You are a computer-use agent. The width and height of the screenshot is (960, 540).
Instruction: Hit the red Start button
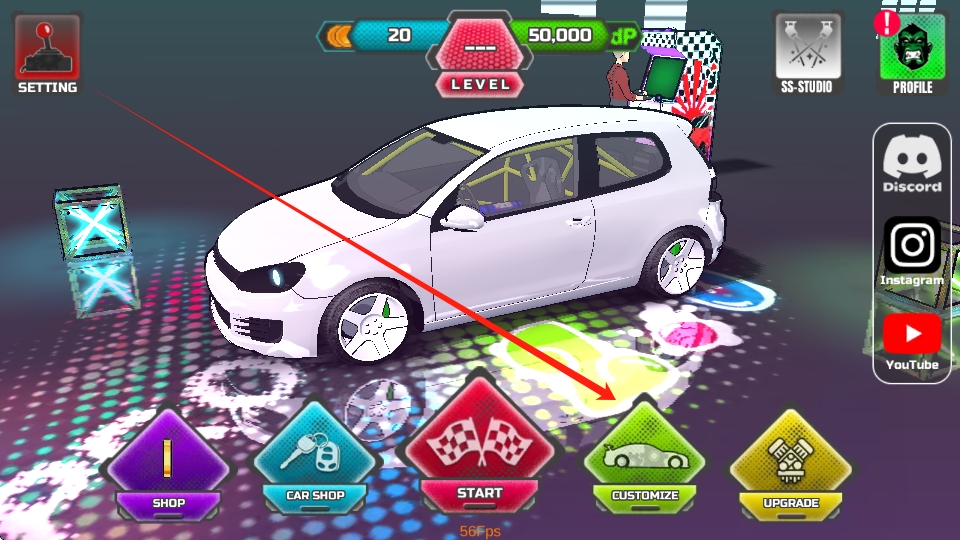pos(479,448)
